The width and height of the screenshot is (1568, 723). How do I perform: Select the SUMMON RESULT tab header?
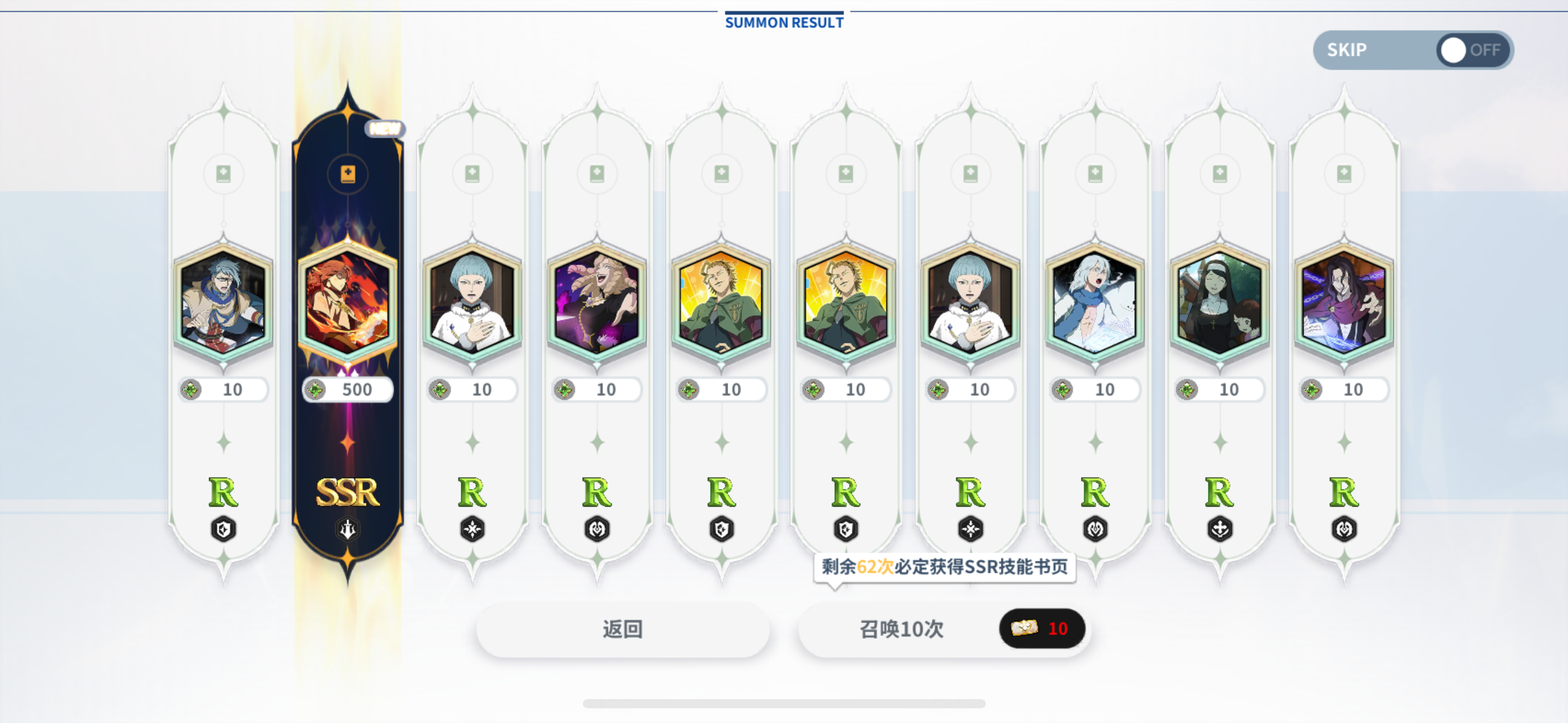[783, 22]
